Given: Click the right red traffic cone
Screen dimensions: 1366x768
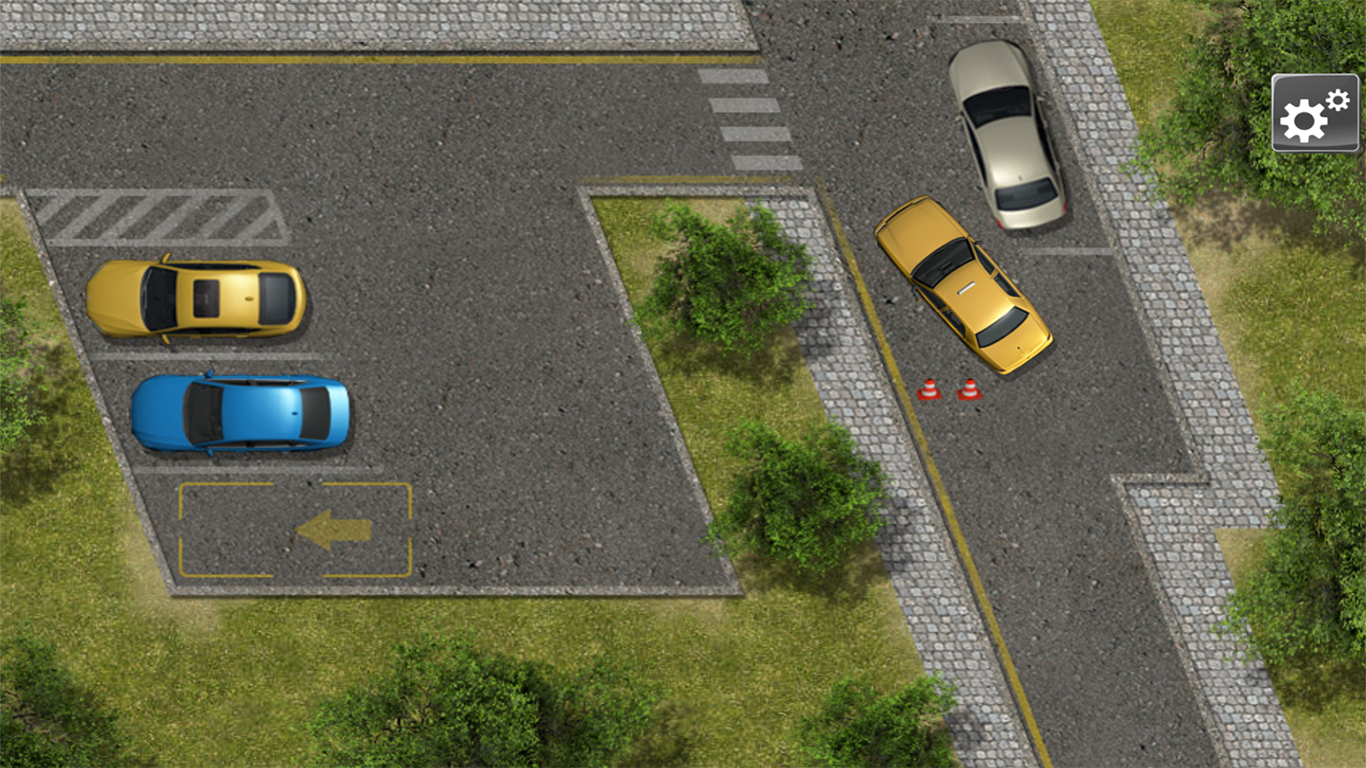Looking at the screenshot, I should pyautogui.click(x=971, y=390).
